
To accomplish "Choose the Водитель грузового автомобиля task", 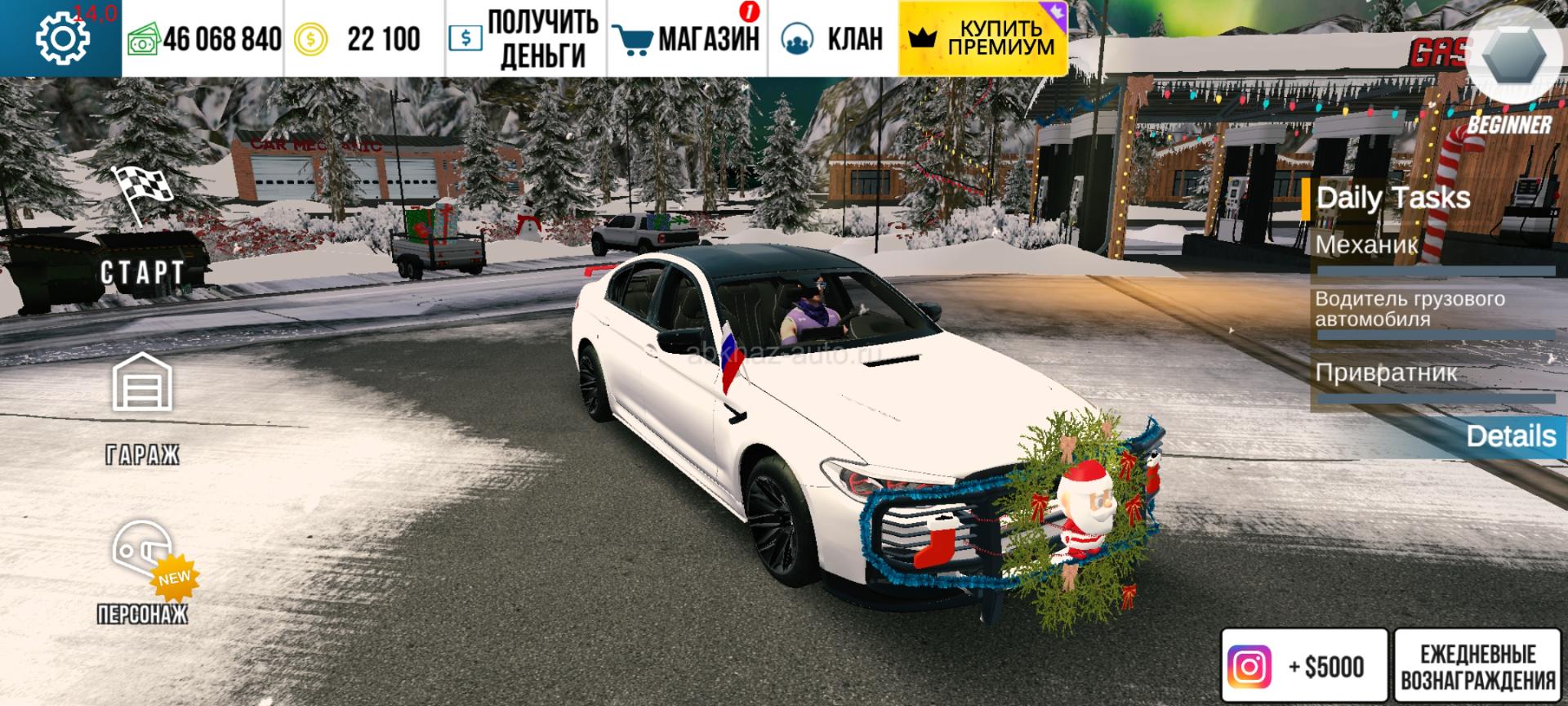I will [1410, 309].
